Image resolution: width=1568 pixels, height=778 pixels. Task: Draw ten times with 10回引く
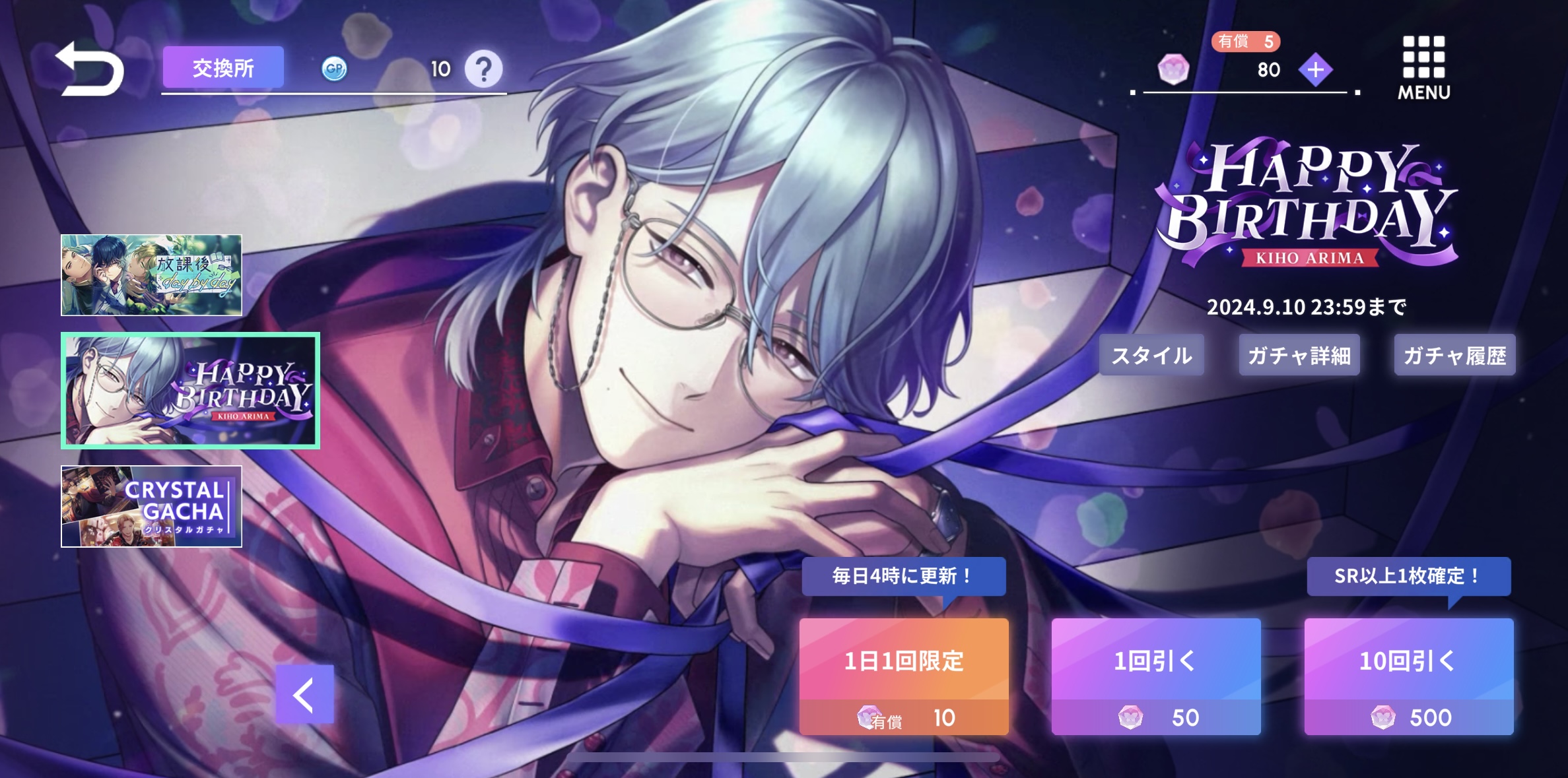point(1408,676)
